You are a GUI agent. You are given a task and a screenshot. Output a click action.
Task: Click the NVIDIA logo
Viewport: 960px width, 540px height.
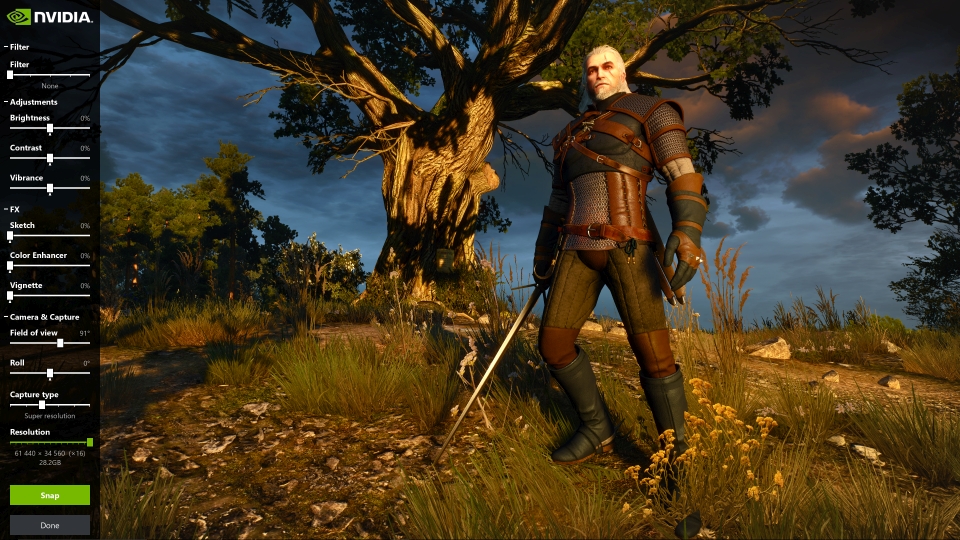pyautogui.click(x=50, y=17)
